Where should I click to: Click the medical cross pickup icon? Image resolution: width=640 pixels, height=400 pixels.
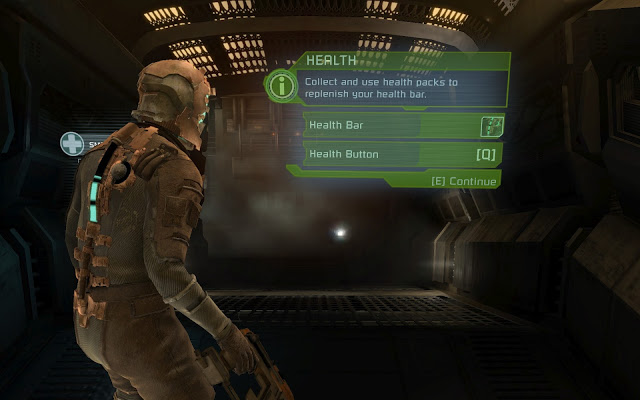(x=72, y=144)
